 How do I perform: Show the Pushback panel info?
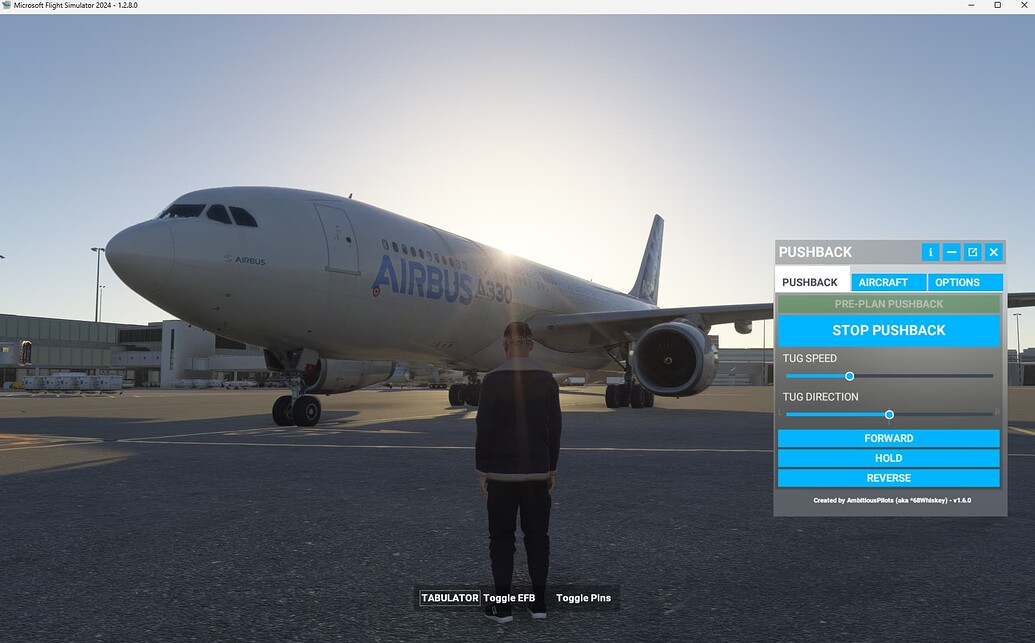930,252
